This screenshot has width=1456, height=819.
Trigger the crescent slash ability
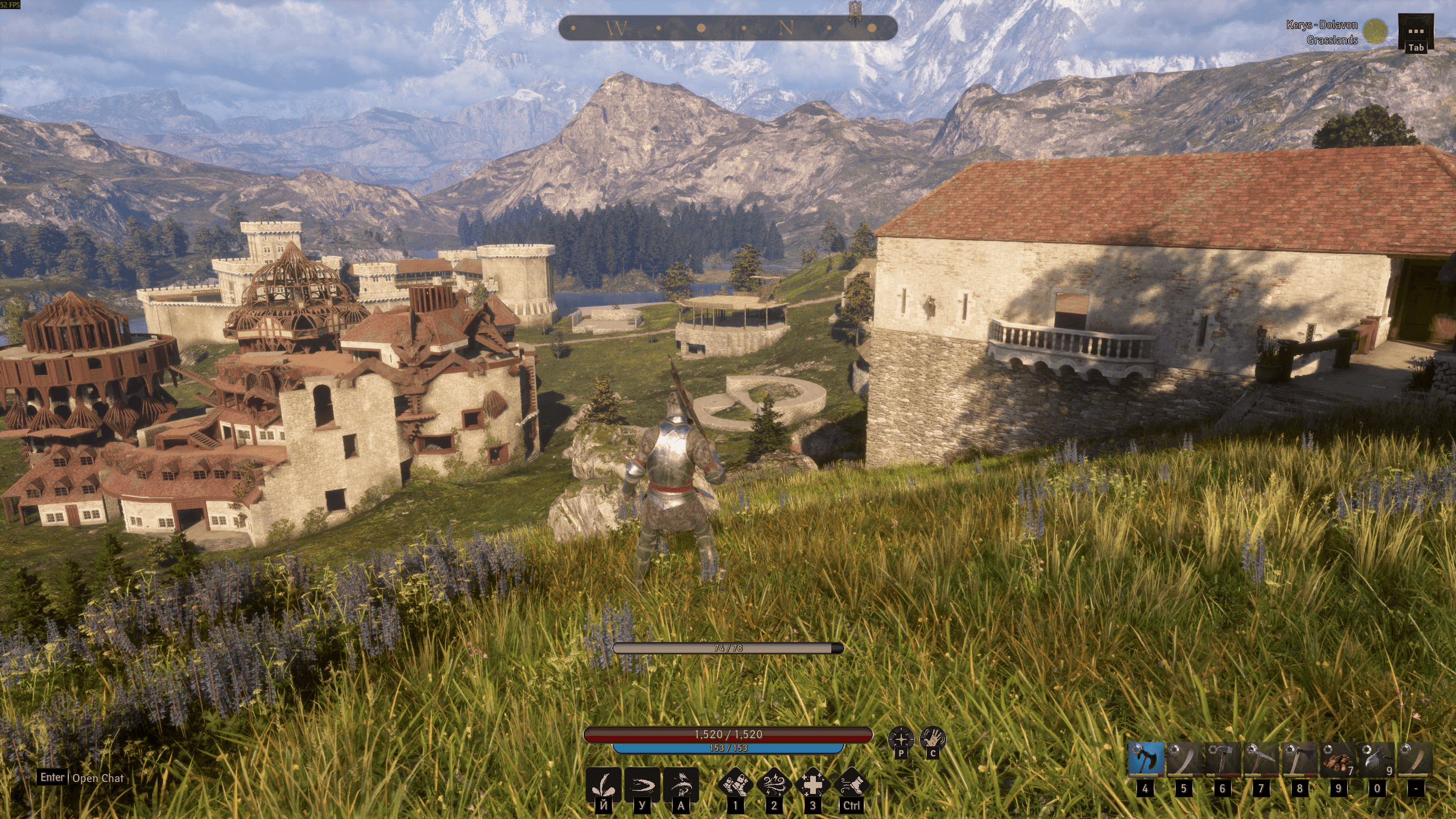[x=642, y=784]
